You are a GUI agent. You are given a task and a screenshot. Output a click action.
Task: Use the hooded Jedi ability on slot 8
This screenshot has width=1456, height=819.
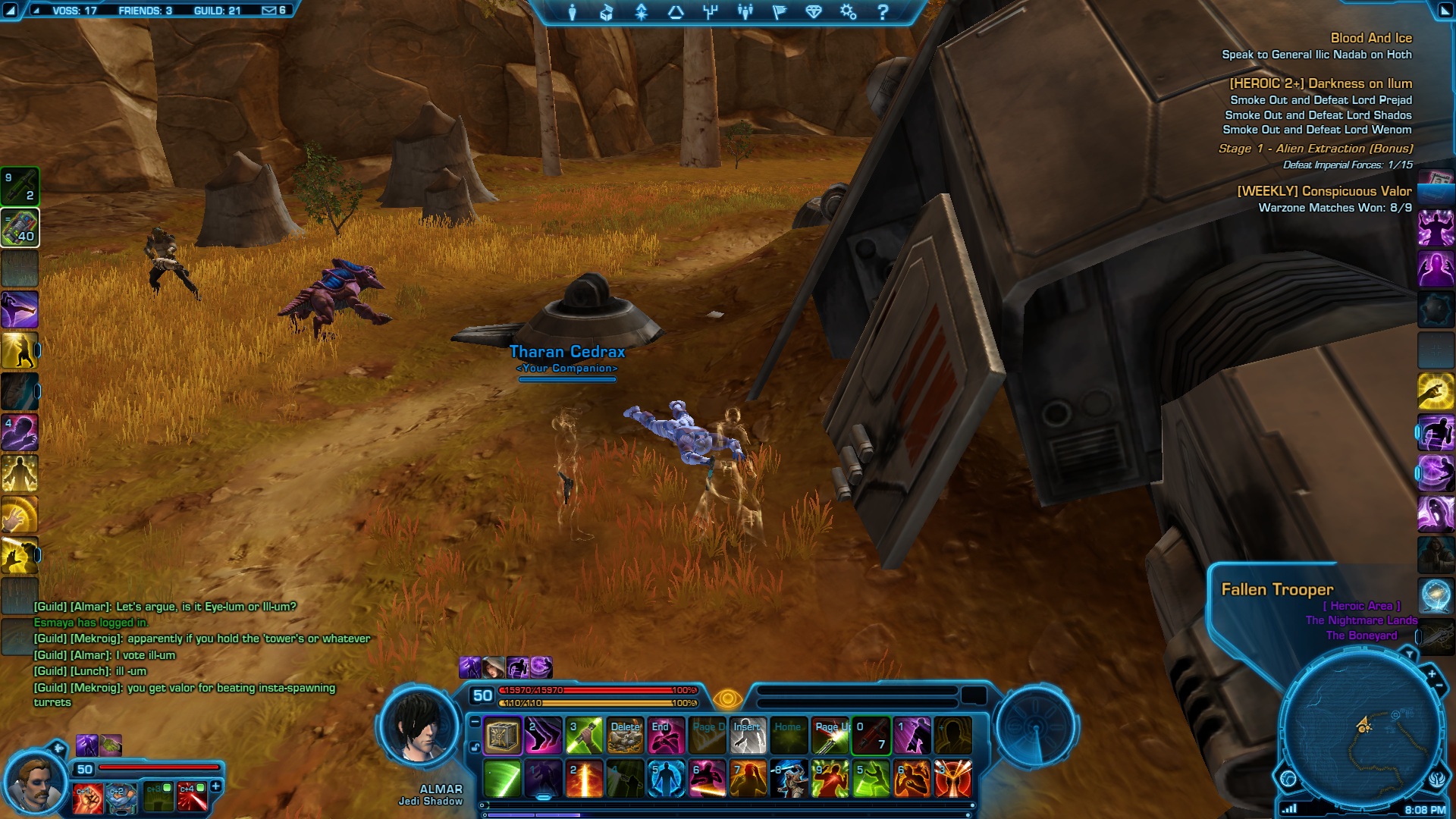click(x=789, y=779)
